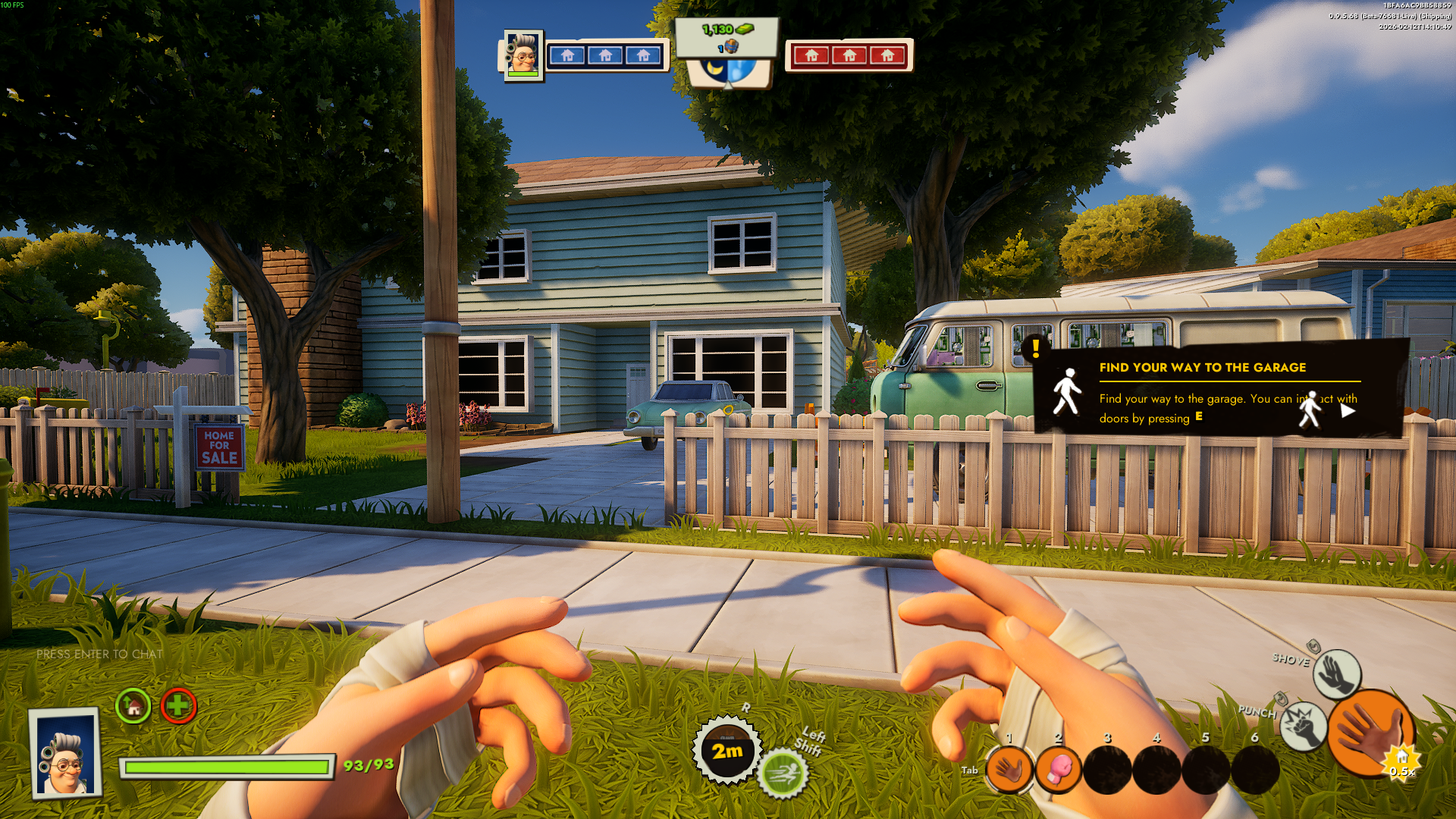Image resolution: width=1456 pixels, height=819 pixels.
Task: Activate the Punch ability icon
Action: [1303, 726]
